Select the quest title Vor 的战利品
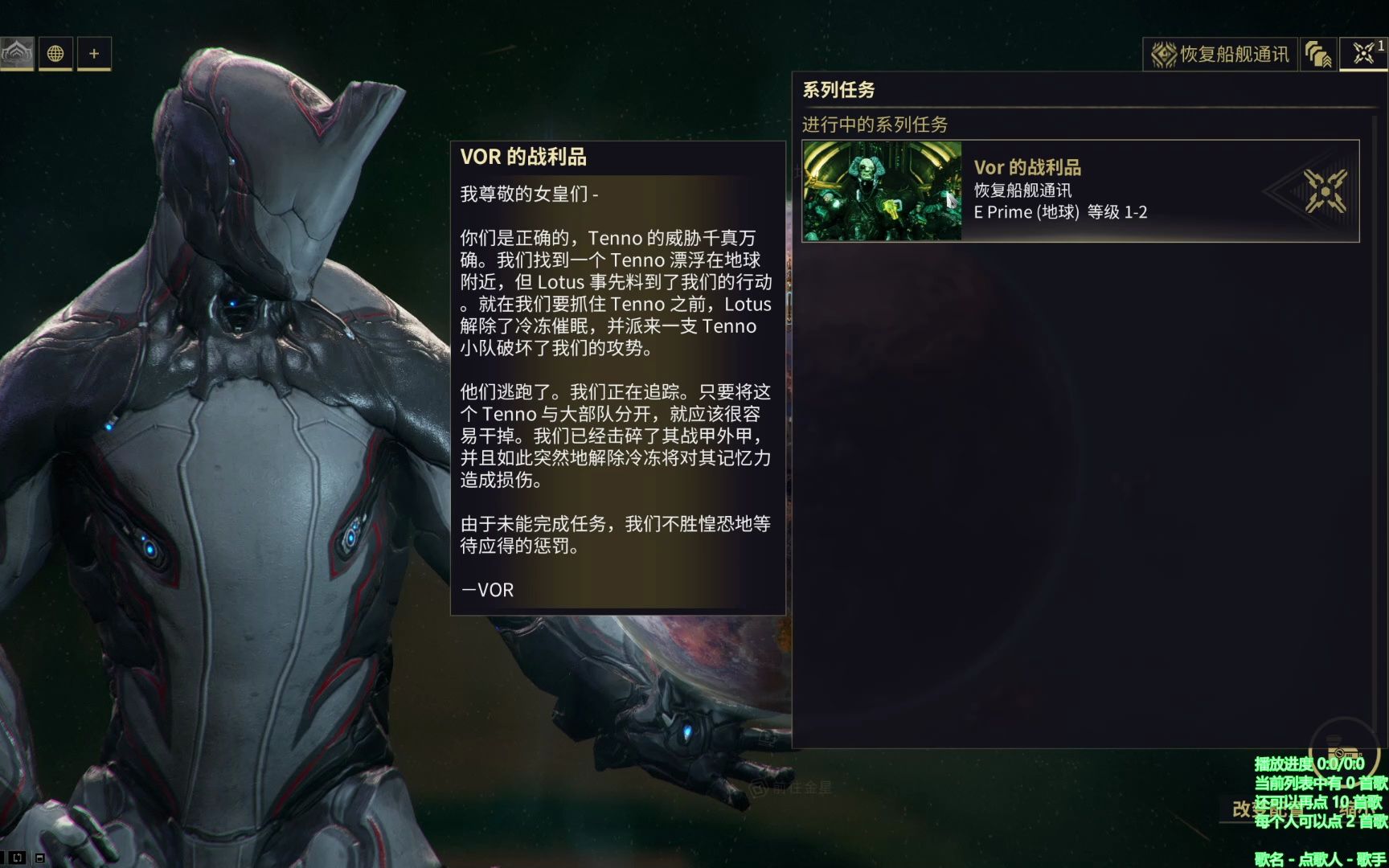Image resolution: width=1389 pixels, height=868 pixels. tap(1027, 167)
